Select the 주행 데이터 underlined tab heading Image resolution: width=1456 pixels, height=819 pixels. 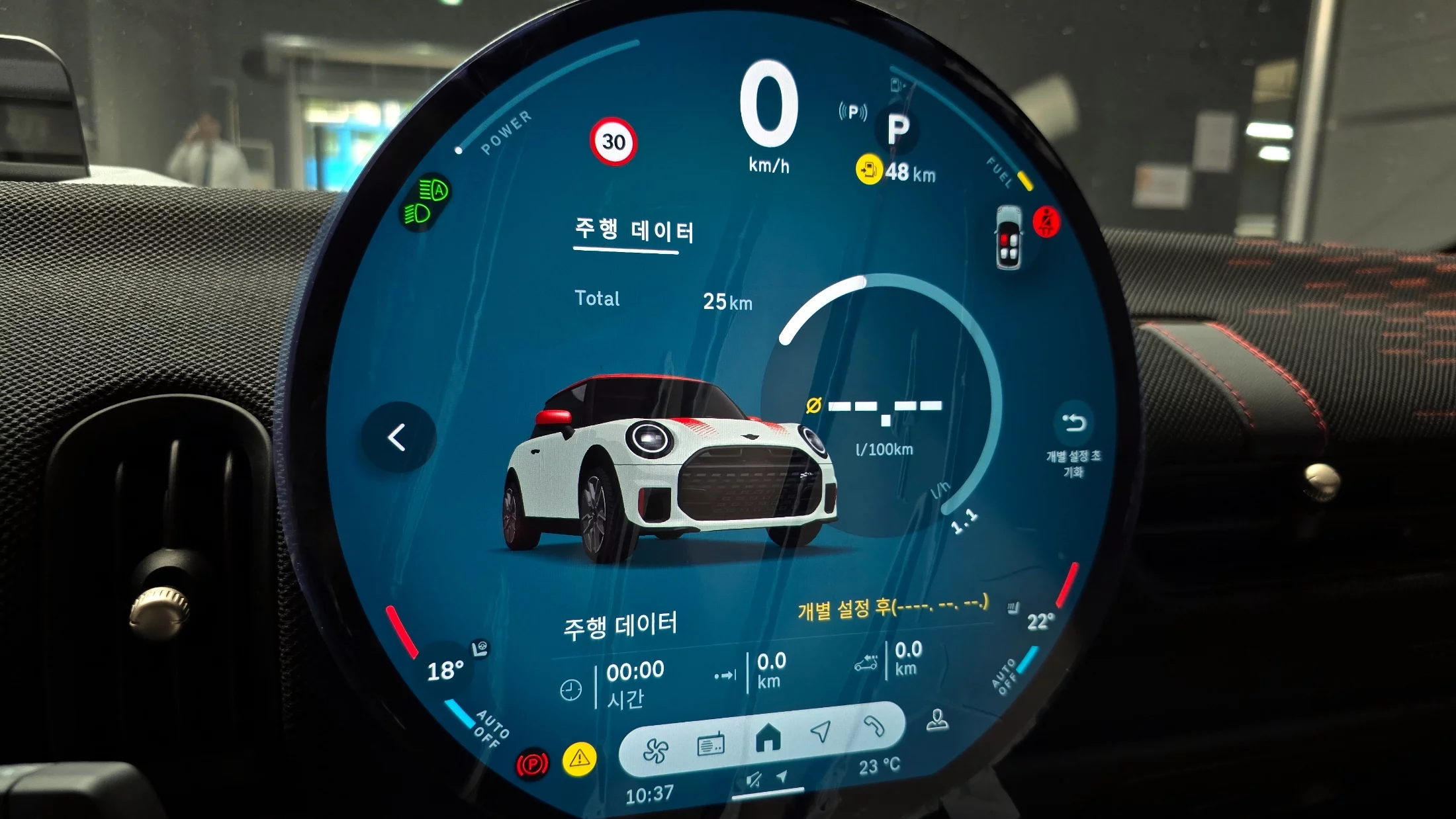633,231
